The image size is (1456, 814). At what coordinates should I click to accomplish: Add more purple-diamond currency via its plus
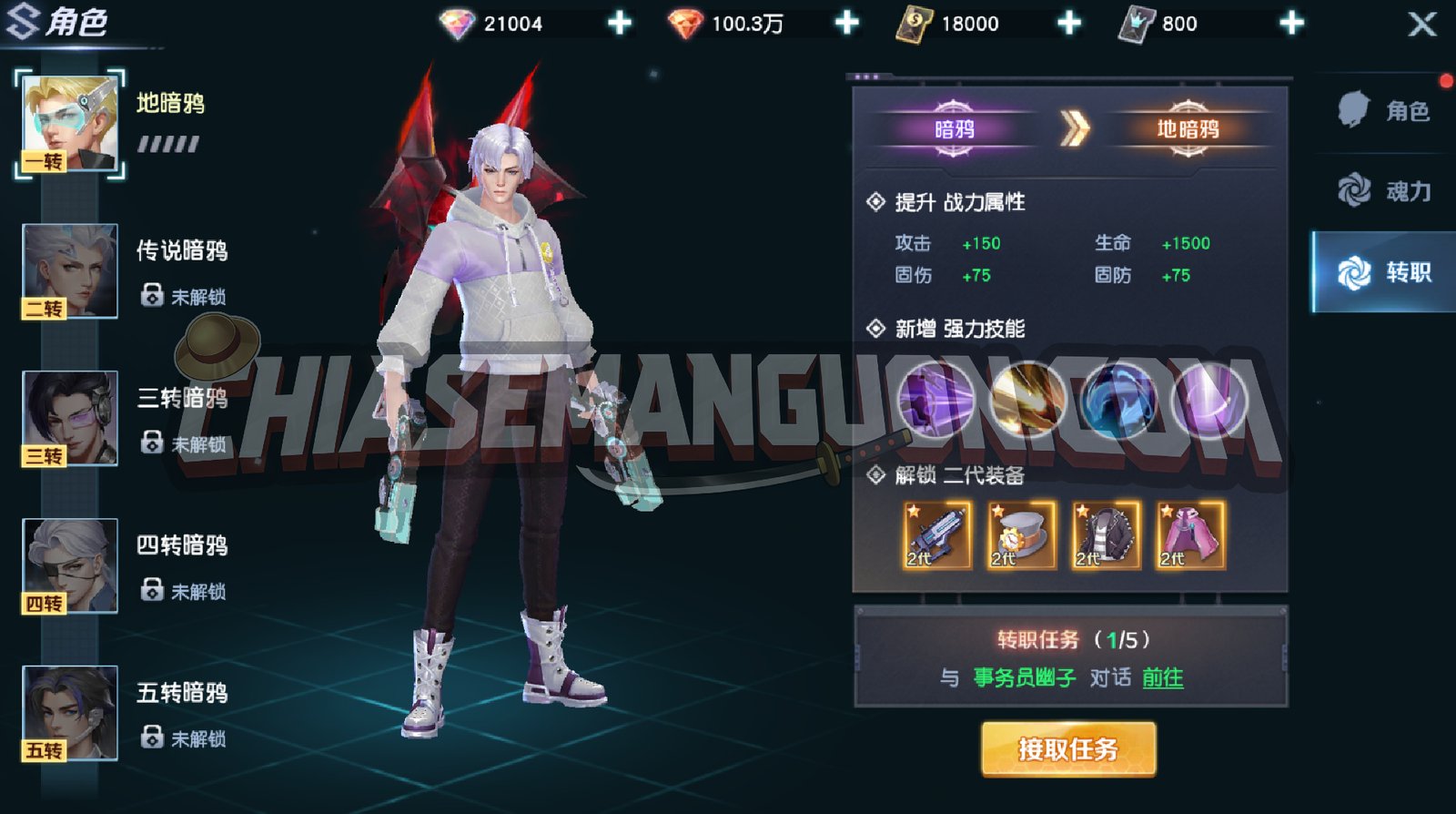pyautogui.click(x=620, y=23)
